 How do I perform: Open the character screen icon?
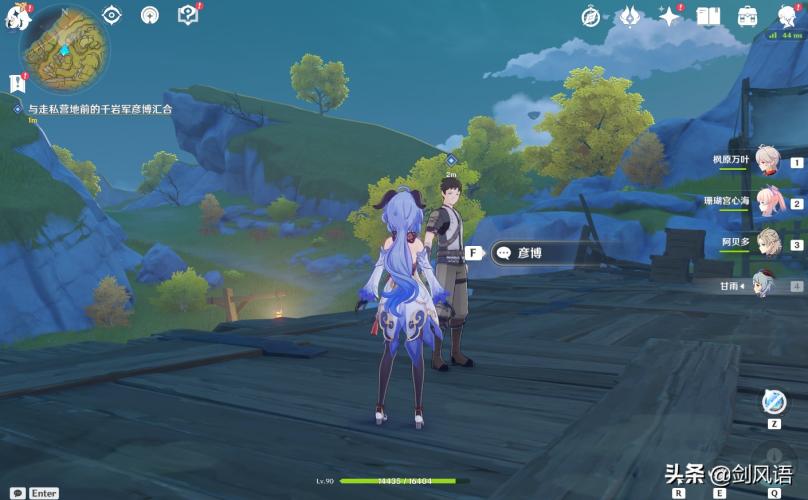(785, 16)
